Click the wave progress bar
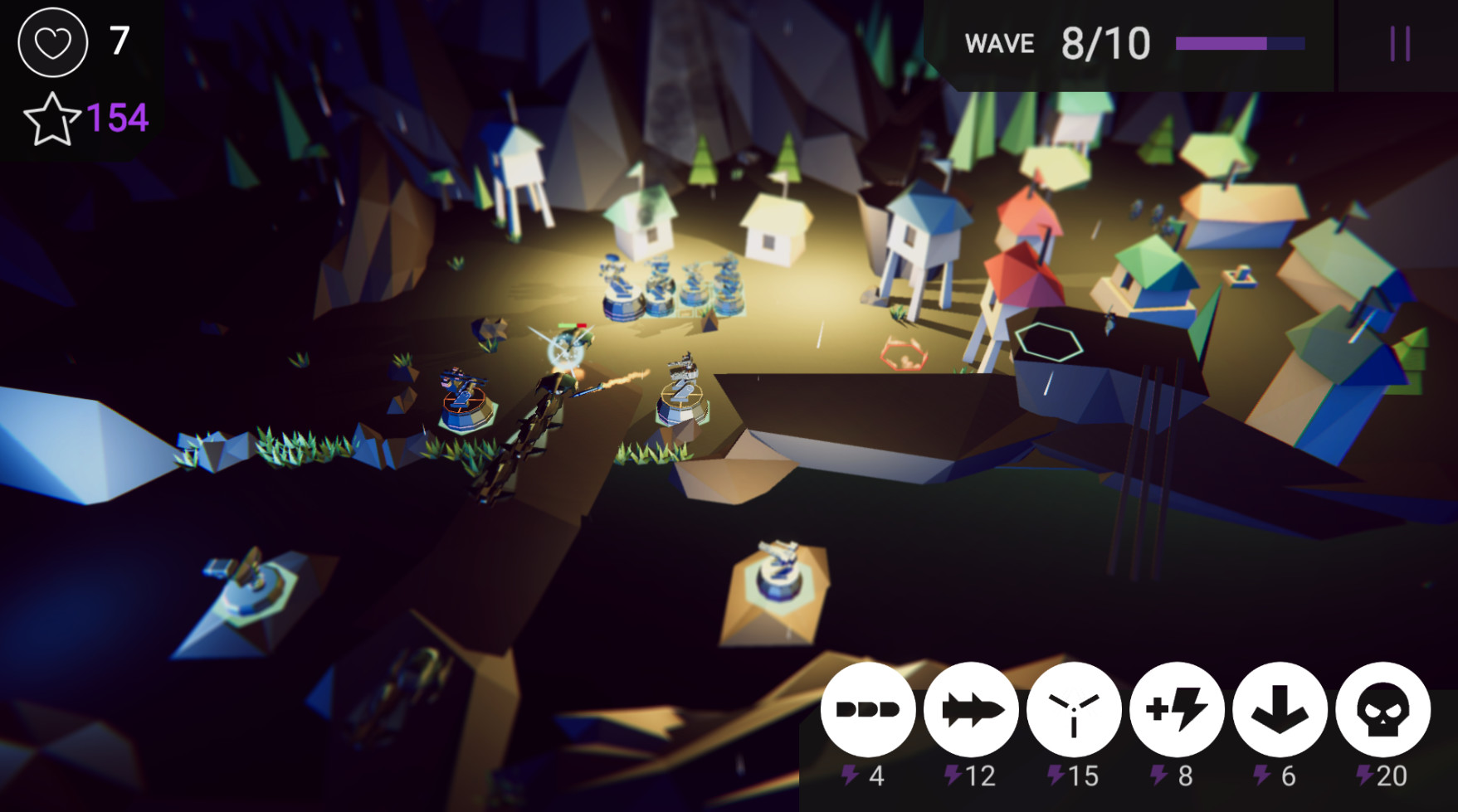Viewport: 1458px width, 812px height. tap(1241, 44)
